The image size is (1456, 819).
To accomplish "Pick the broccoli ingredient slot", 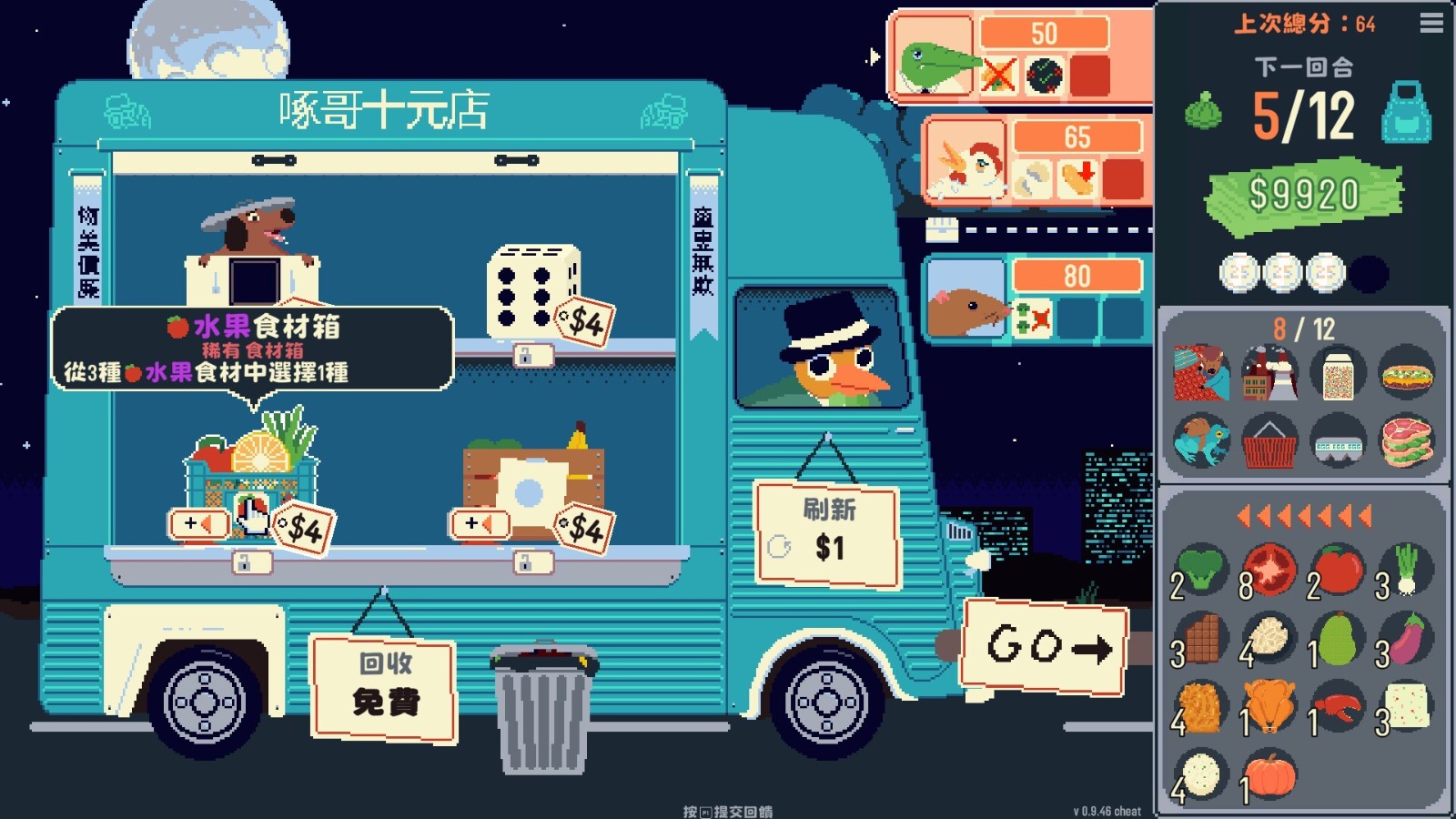I will (1200, 569).
